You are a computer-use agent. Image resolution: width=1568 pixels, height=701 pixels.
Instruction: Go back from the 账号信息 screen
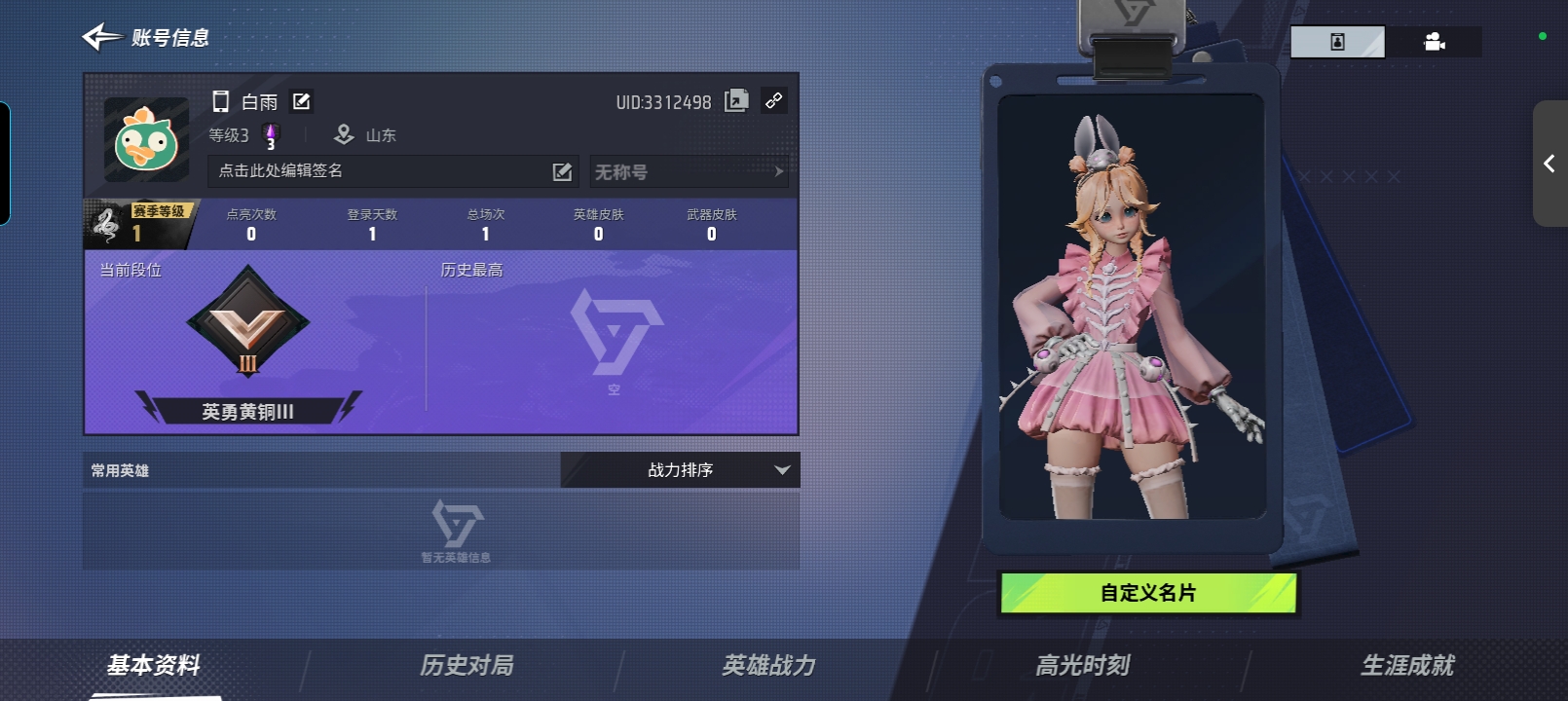click(x=101, y=38)
